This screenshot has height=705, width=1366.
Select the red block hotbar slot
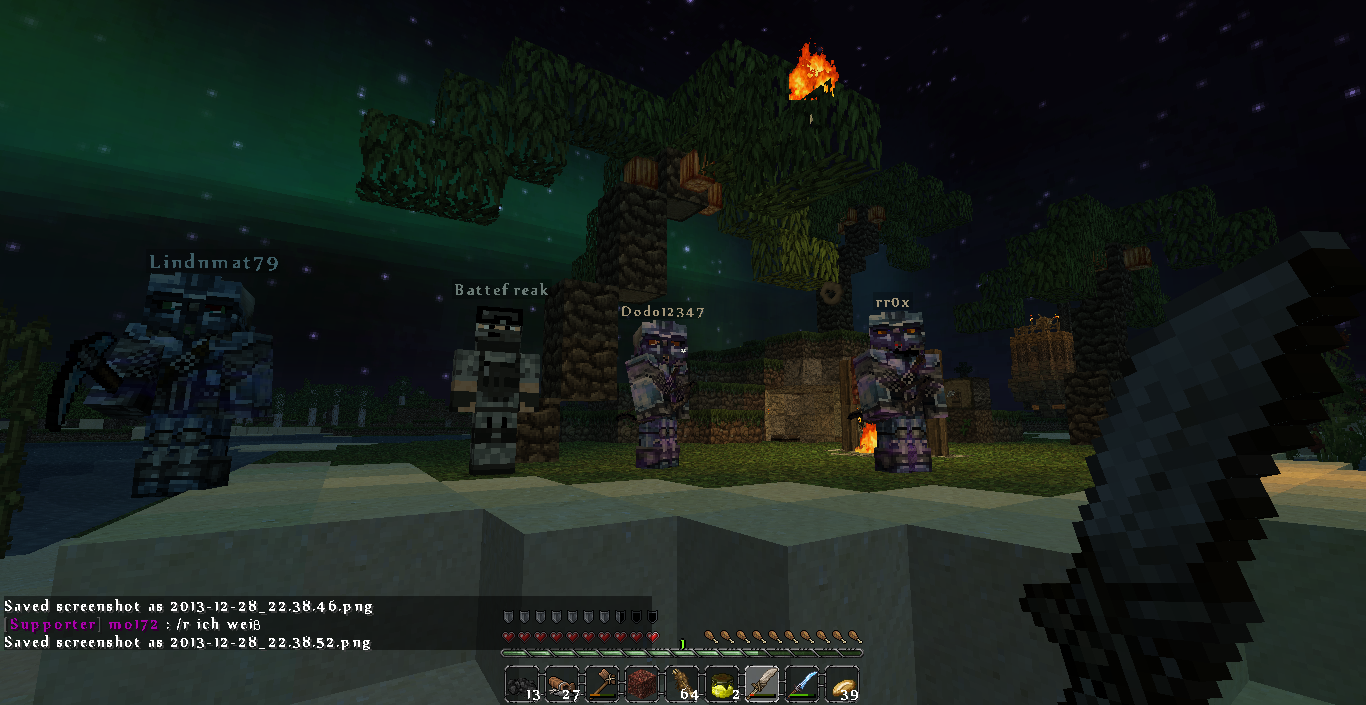pos(642,684)
